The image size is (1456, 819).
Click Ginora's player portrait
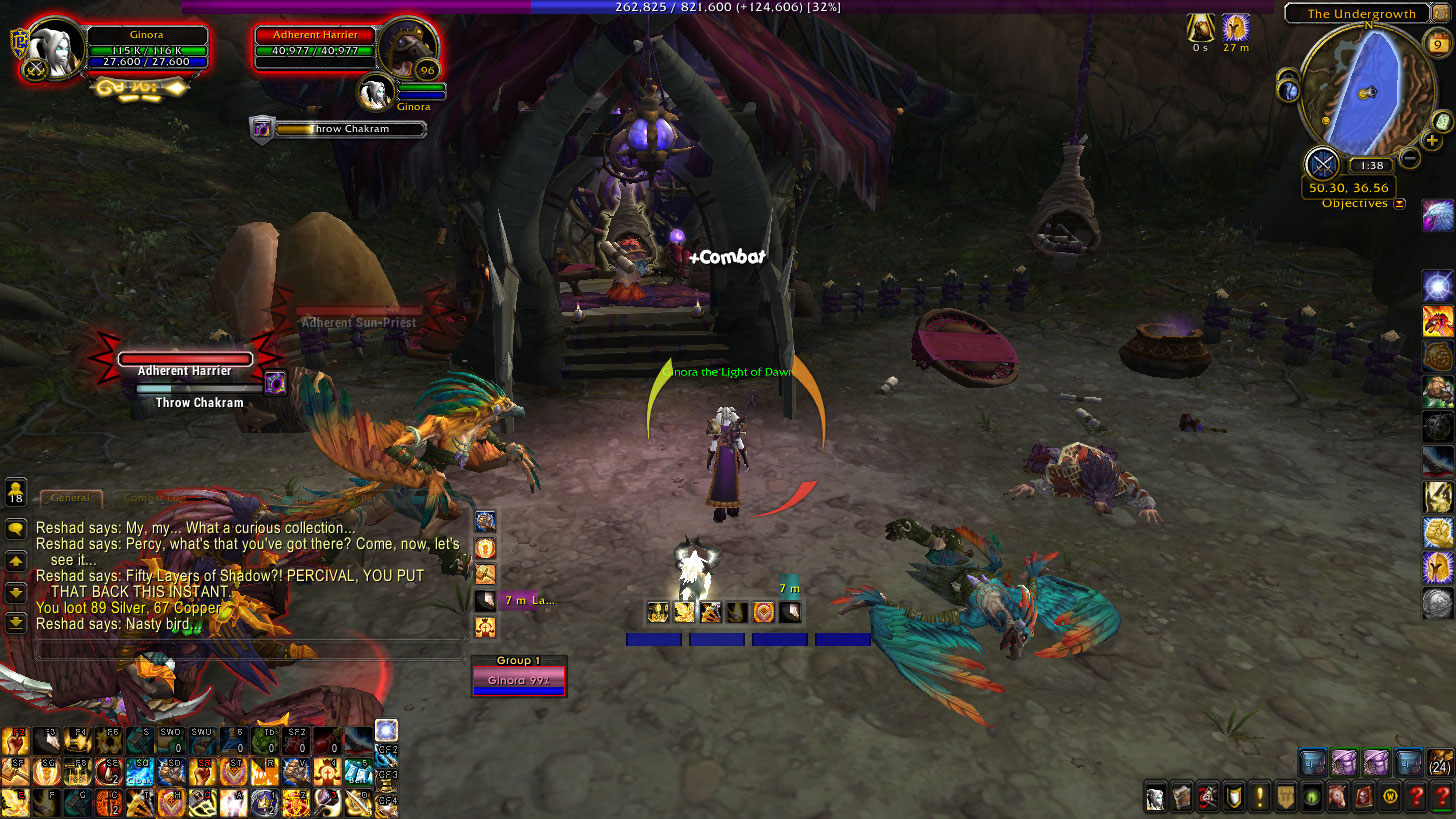[x=52, y=47]
